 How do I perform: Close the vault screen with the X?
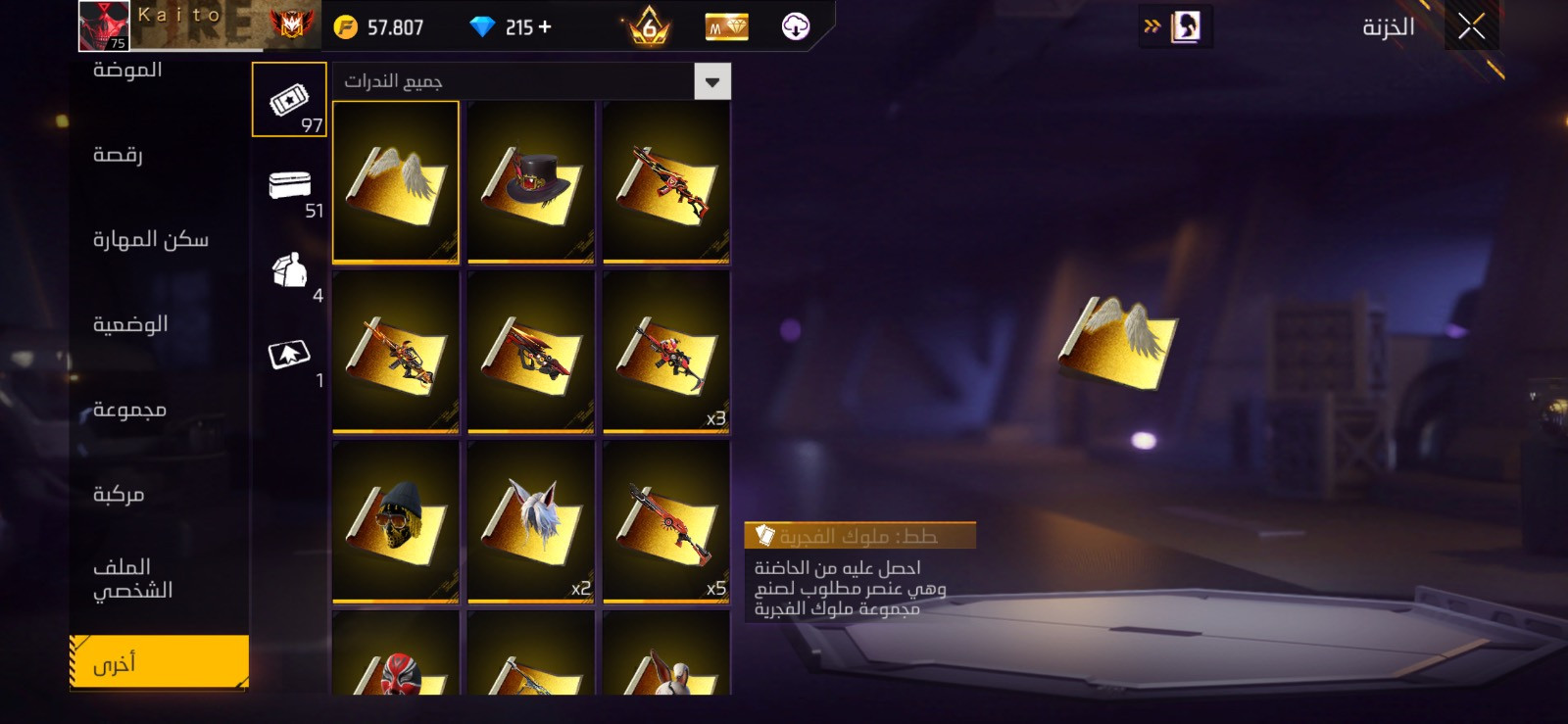tap(1471, 26)
